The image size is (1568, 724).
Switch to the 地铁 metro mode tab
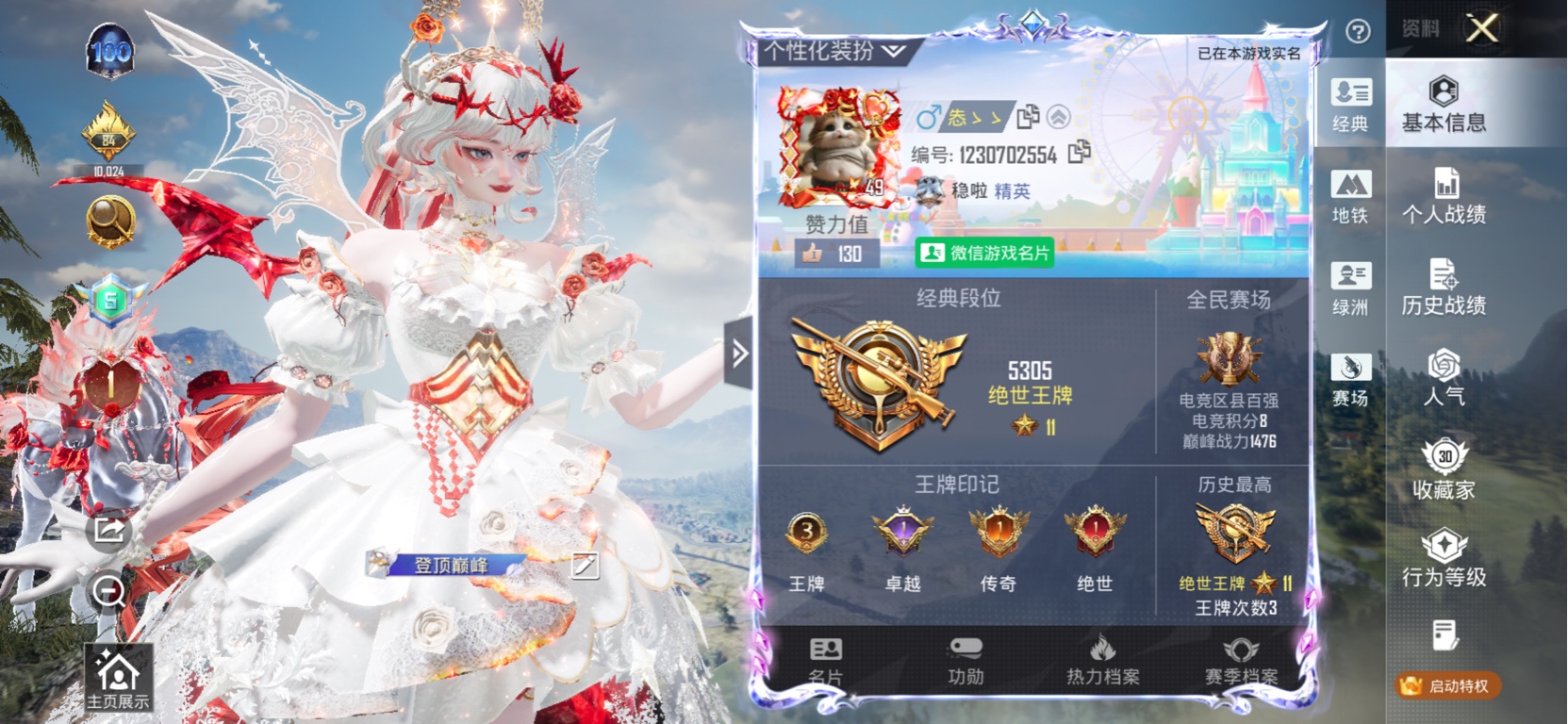click(x=1350, y=196)
